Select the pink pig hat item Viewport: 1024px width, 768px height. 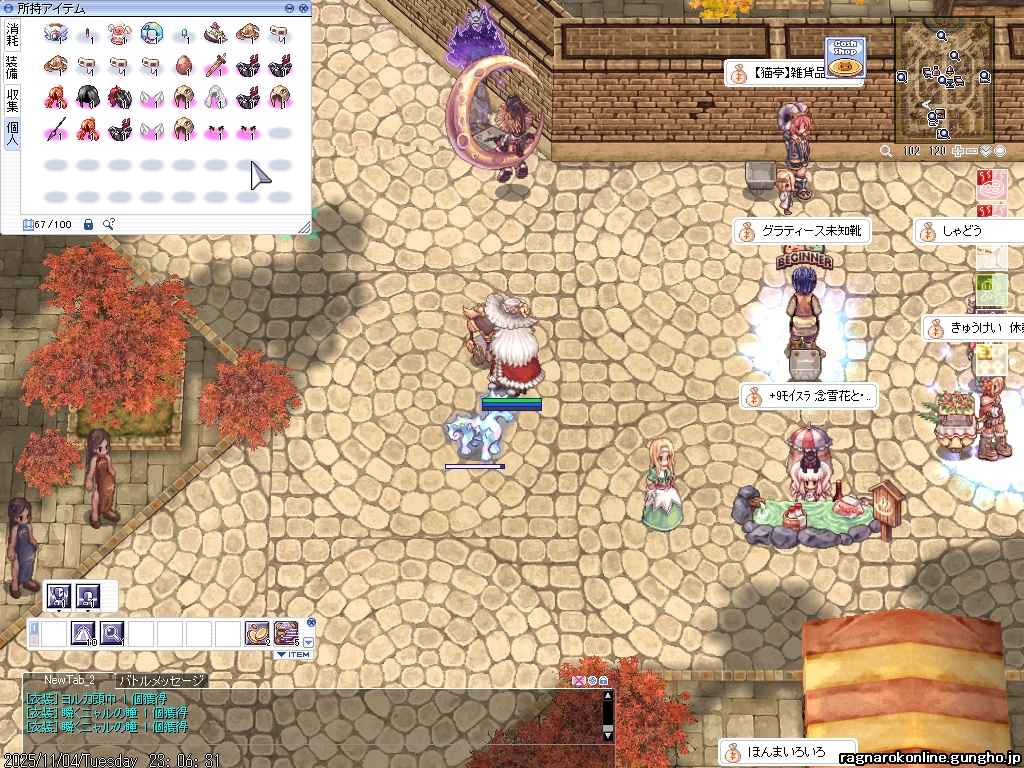[x=121, y=34]
